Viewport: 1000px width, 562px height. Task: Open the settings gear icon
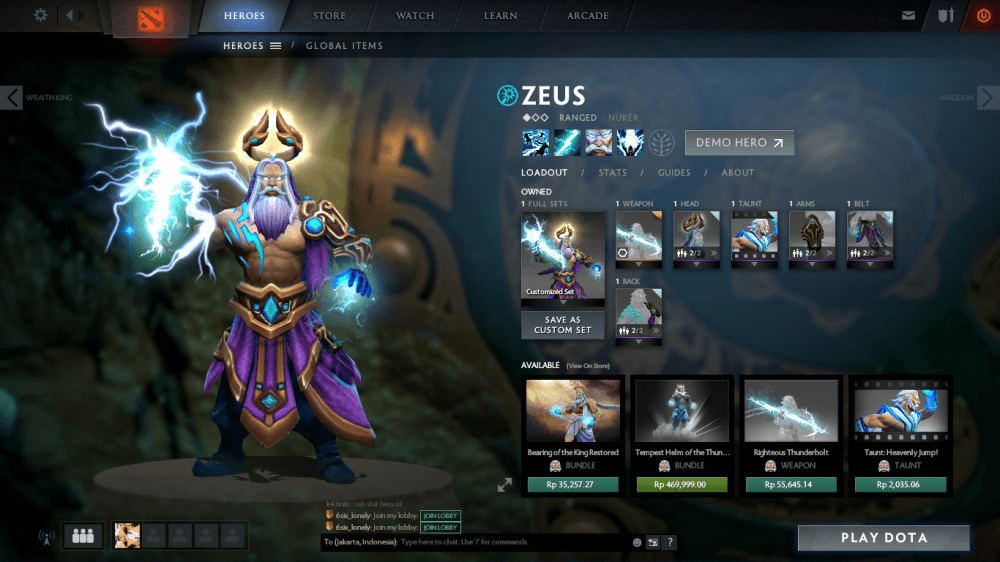coord(41,15)
